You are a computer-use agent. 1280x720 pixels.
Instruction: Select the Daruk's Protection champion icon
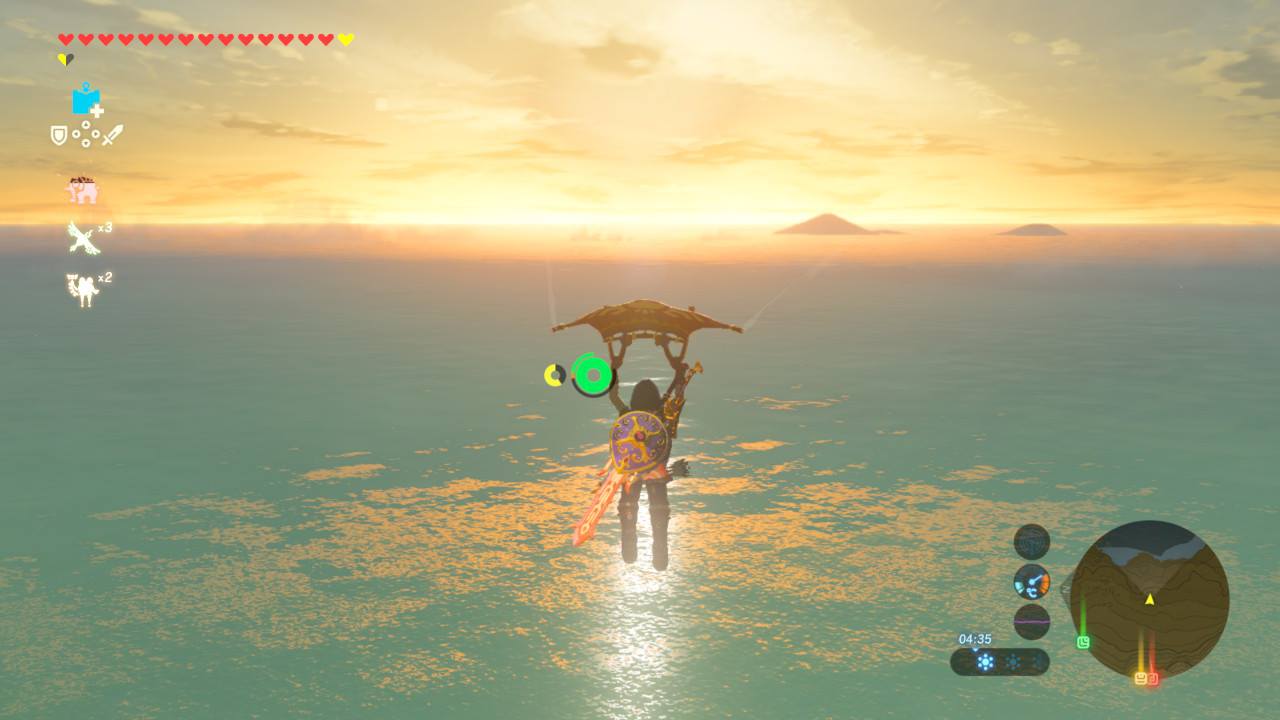tap(82, 290)
